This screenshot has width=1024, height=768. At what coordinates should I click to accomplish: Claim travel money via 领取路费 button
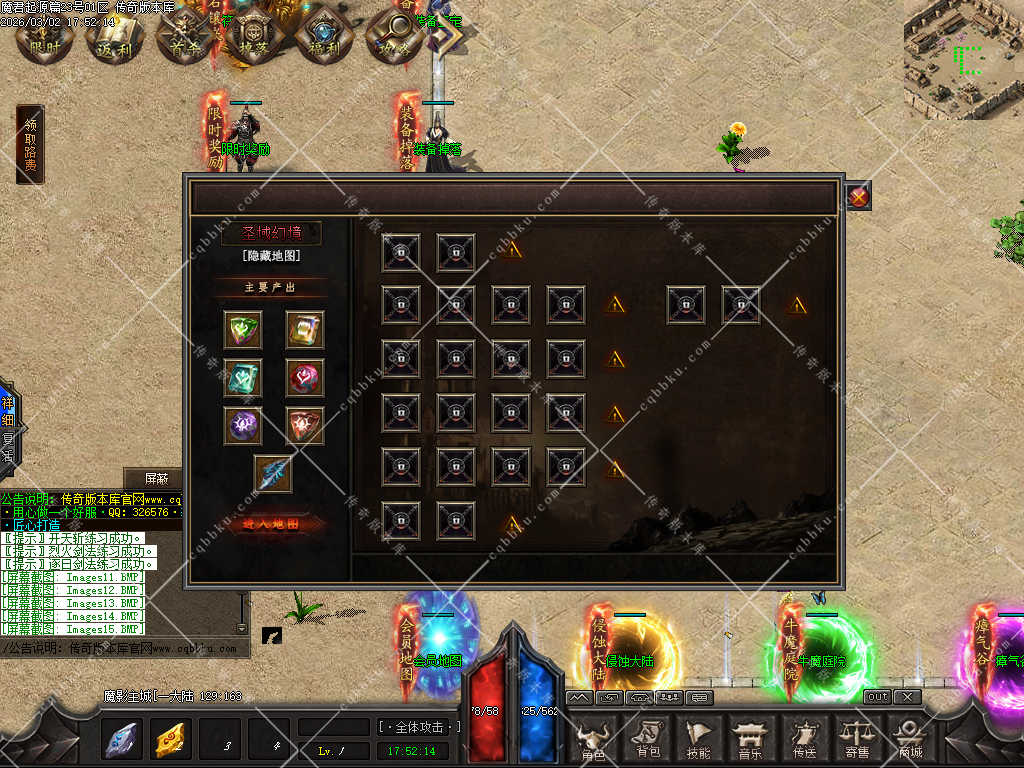[30, 145]
